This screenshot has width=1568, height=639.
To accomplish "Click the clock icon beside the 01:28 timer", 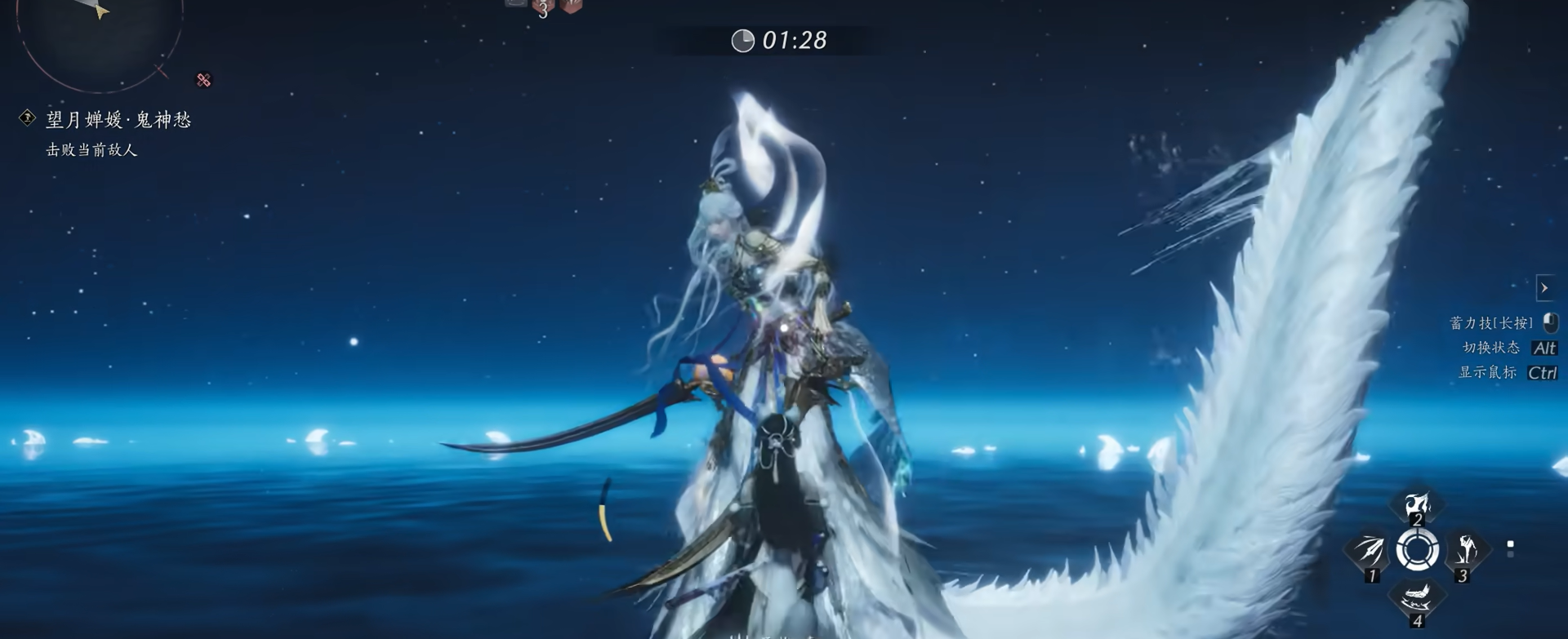I will (x=742, y=40).
